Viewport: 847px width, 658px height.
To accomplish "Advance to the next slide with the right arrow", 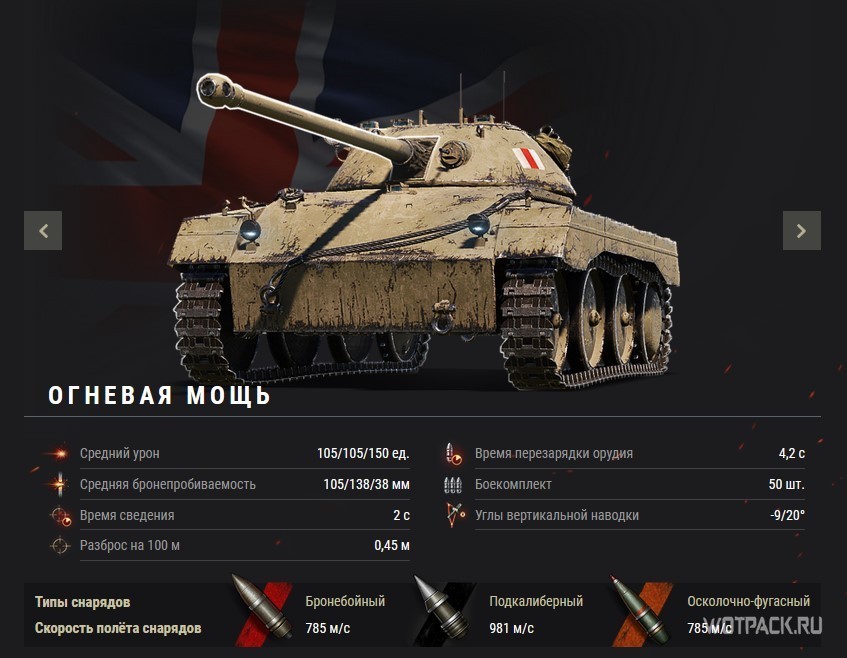I will click(801, 230).
